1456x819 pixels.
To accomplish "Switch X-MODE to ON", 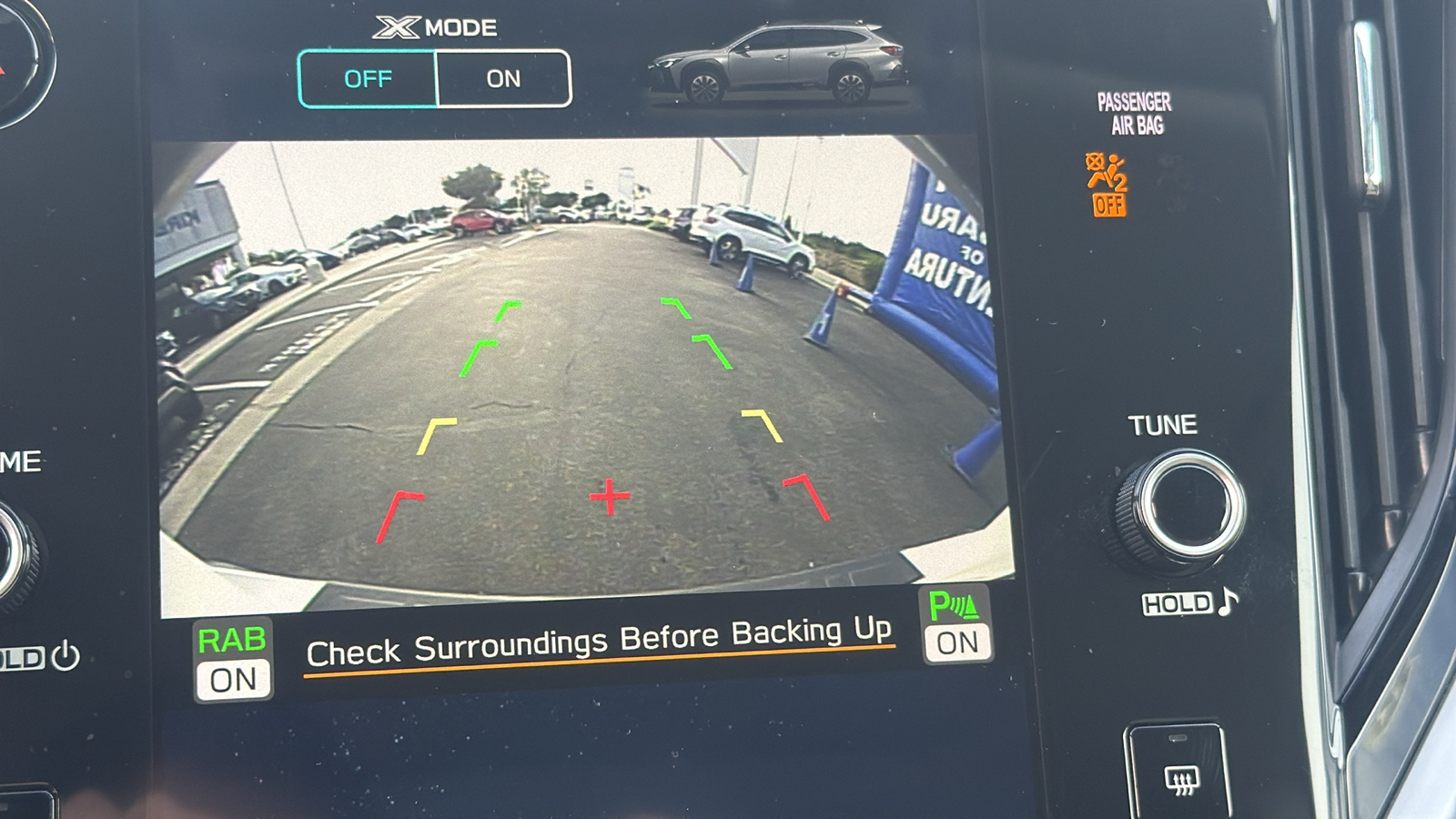I will [503, 79].
